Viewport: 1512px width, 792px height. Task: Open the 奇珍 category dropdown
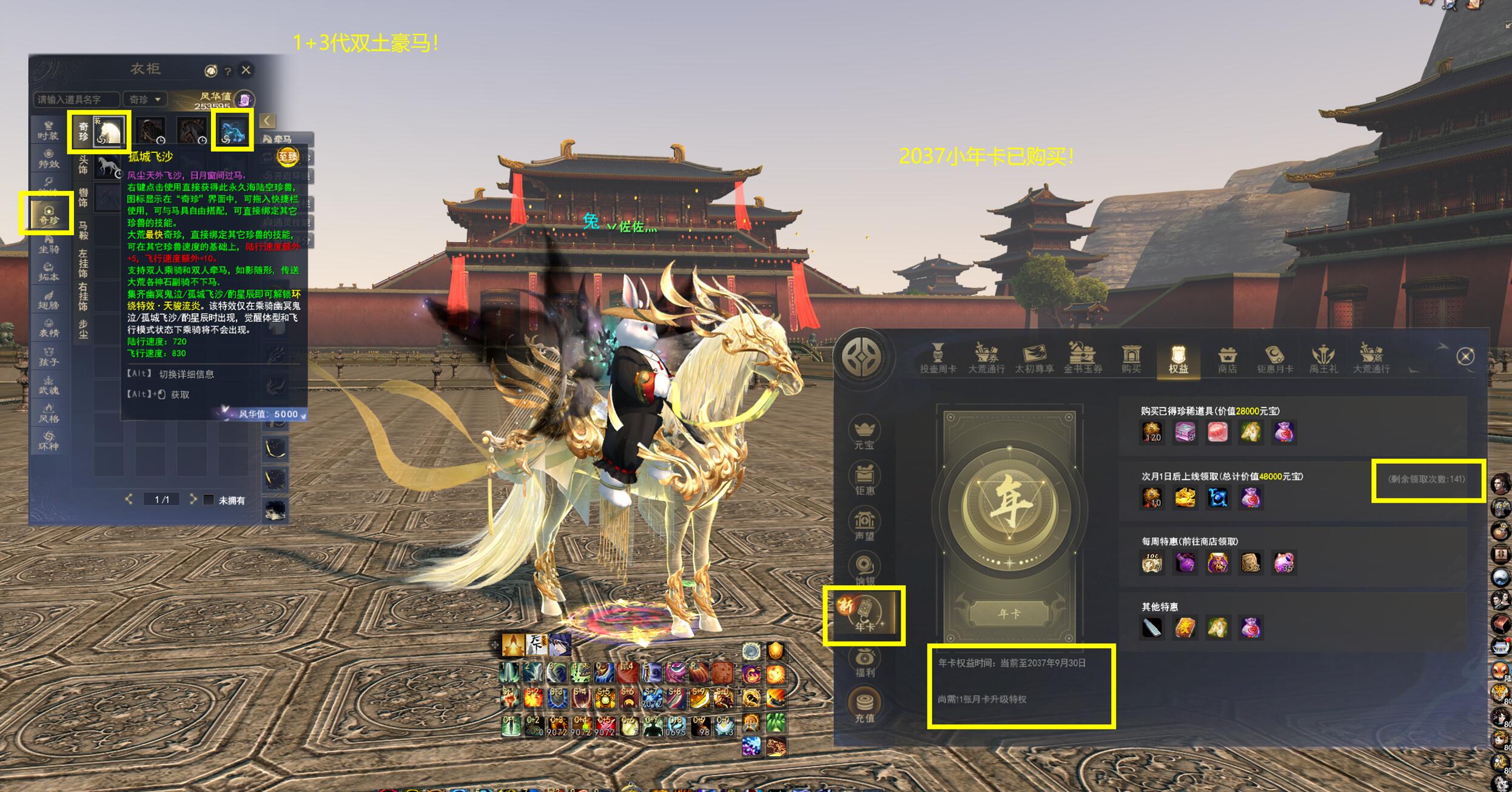click(x=145, y=99)
